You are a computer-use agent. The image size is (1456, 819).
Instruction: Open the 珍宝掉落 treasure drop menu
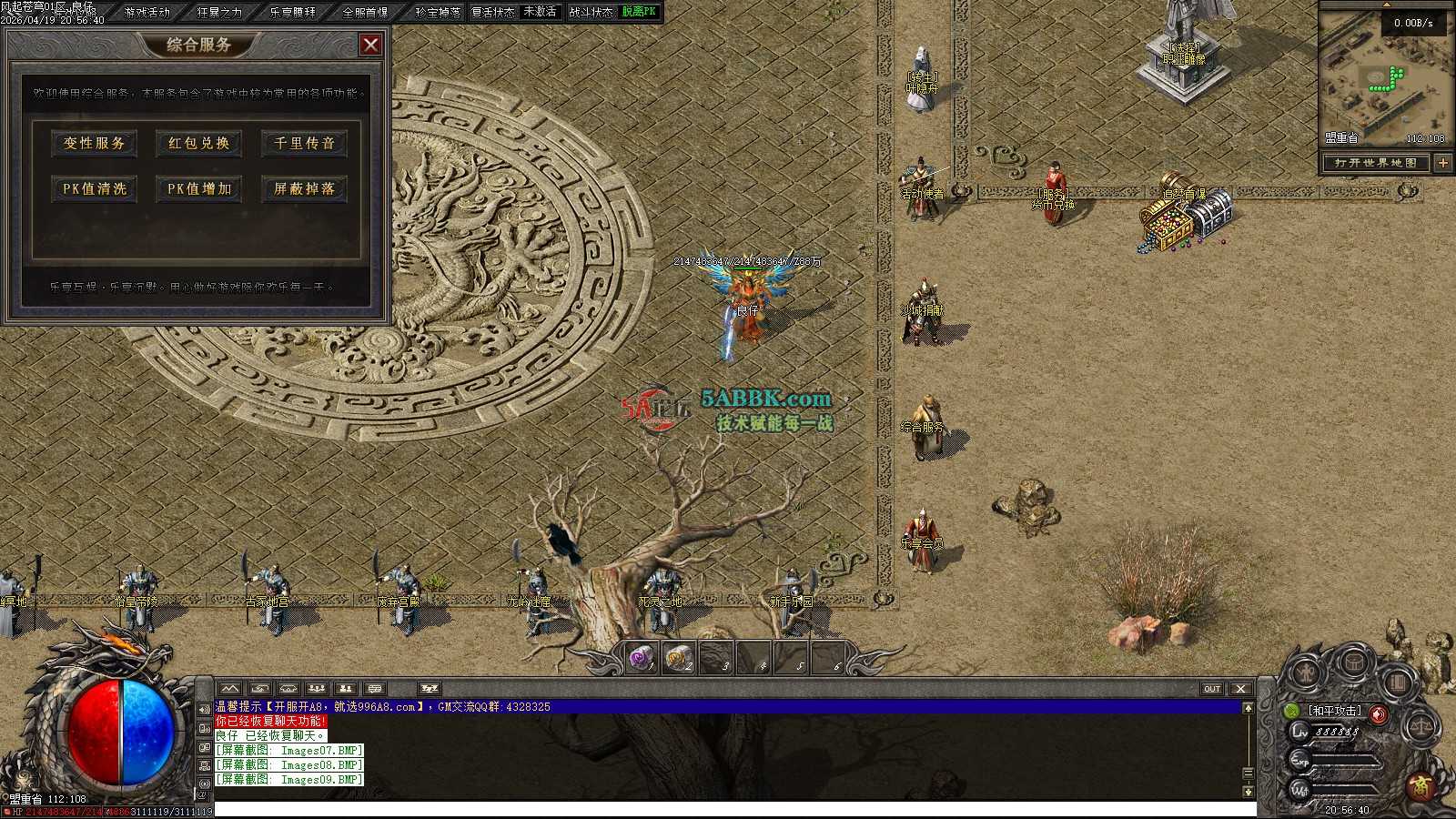click(438, 12)
